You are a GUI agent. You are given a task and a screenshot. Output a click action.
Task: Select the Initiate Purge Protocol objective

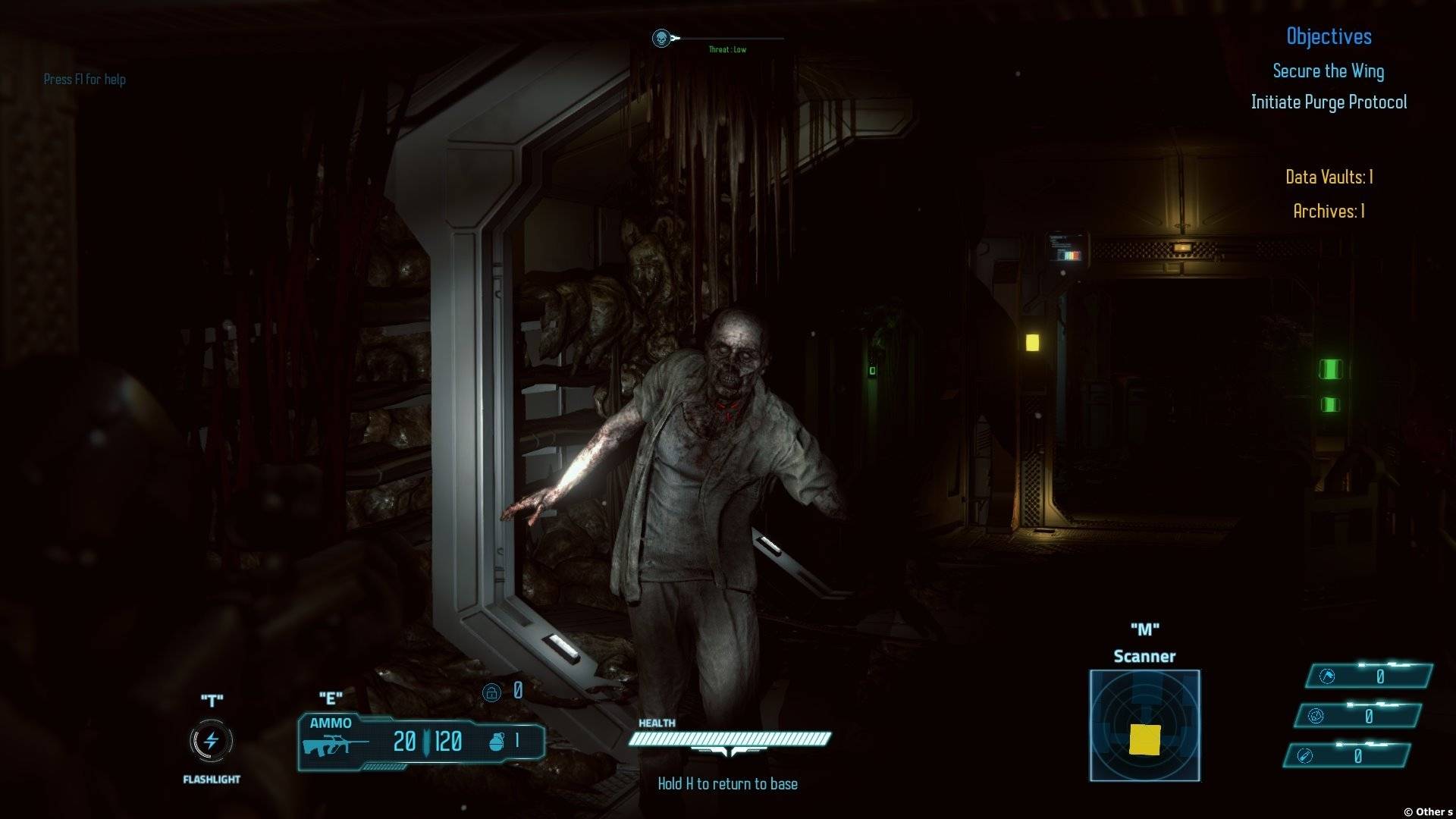point(1329,102)
